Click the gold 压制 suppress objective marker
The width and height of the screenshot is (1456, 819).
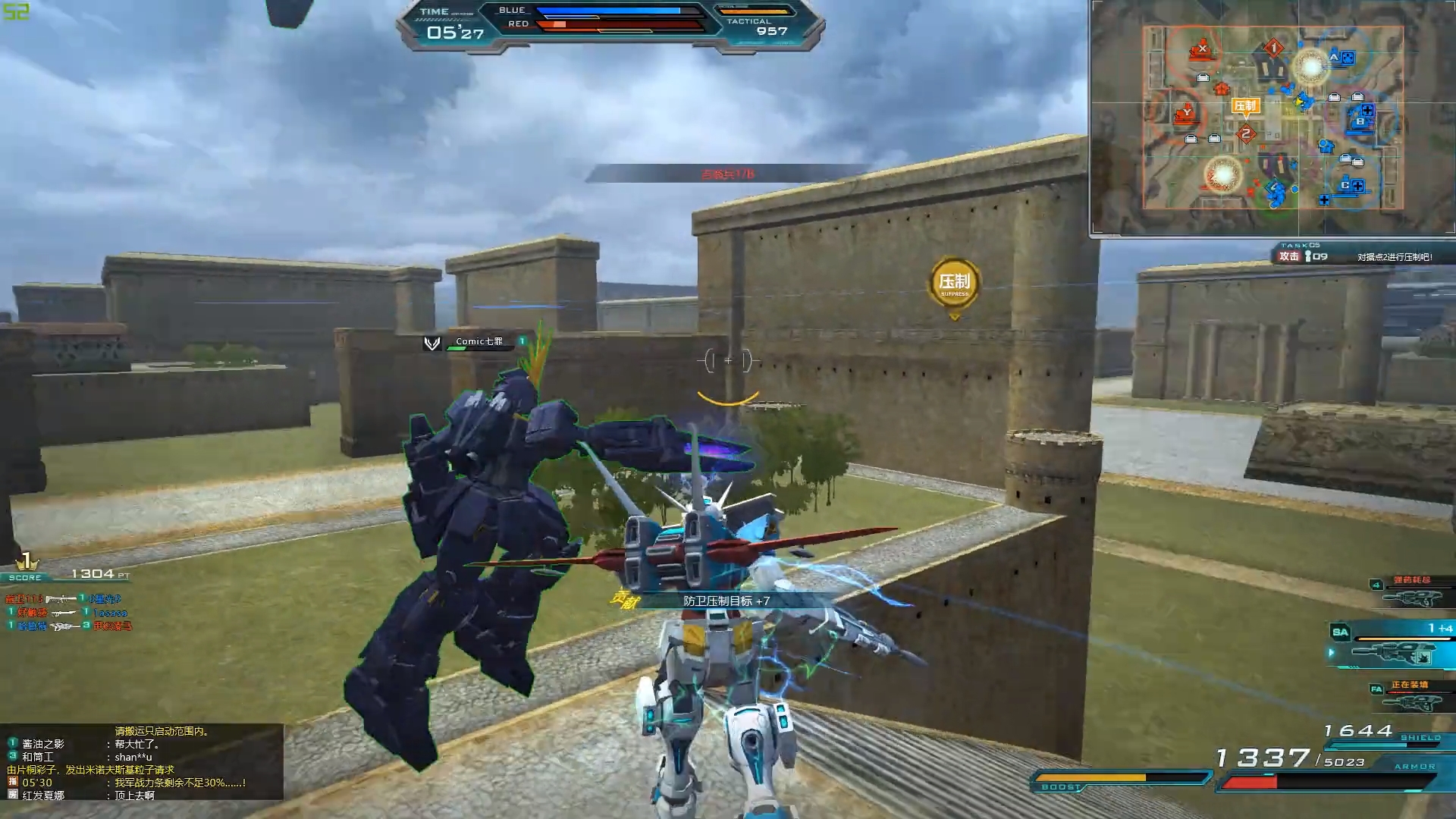pos(954,284)
